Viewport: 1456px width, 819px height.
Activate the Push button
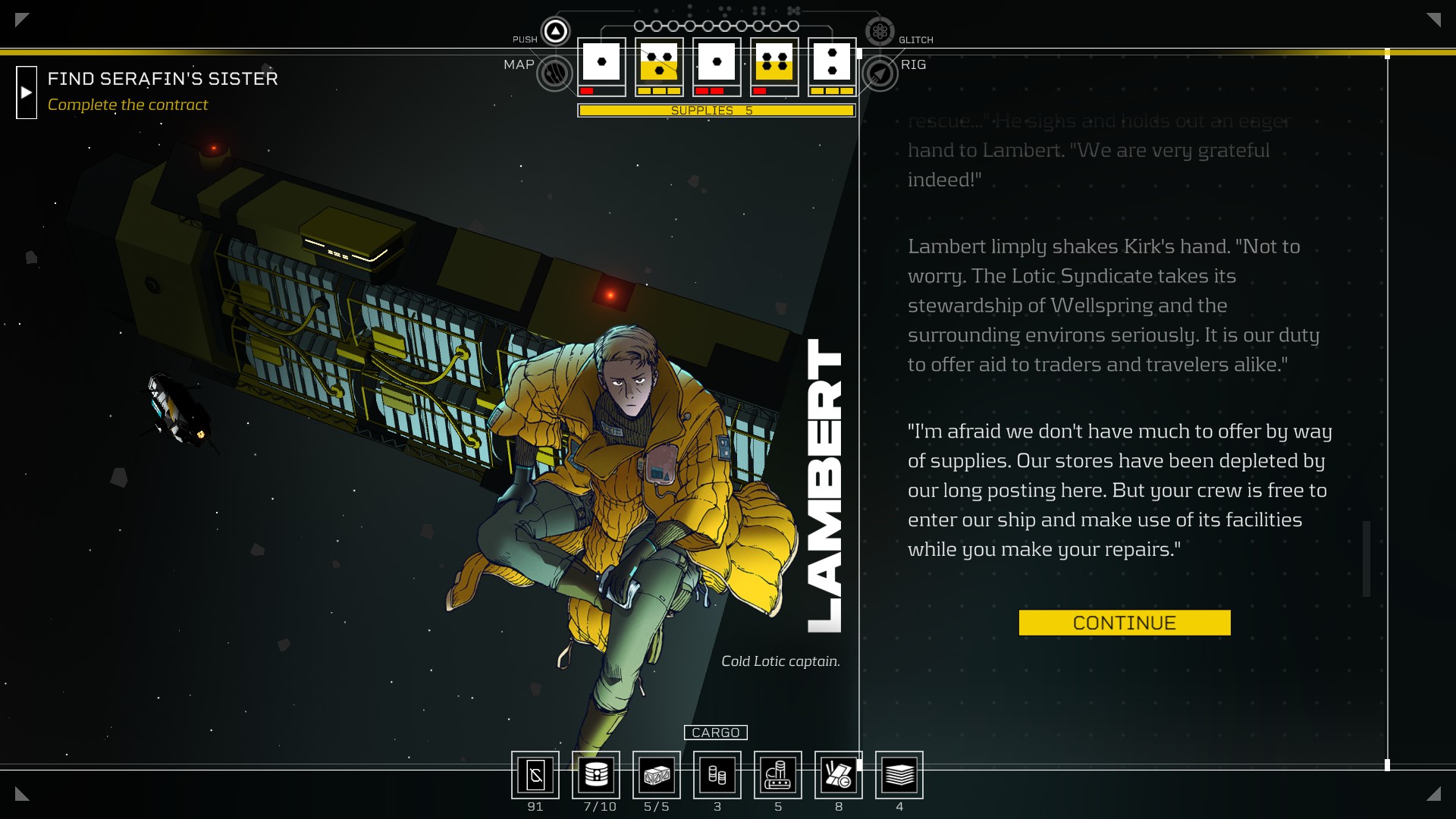coord(556,31)
